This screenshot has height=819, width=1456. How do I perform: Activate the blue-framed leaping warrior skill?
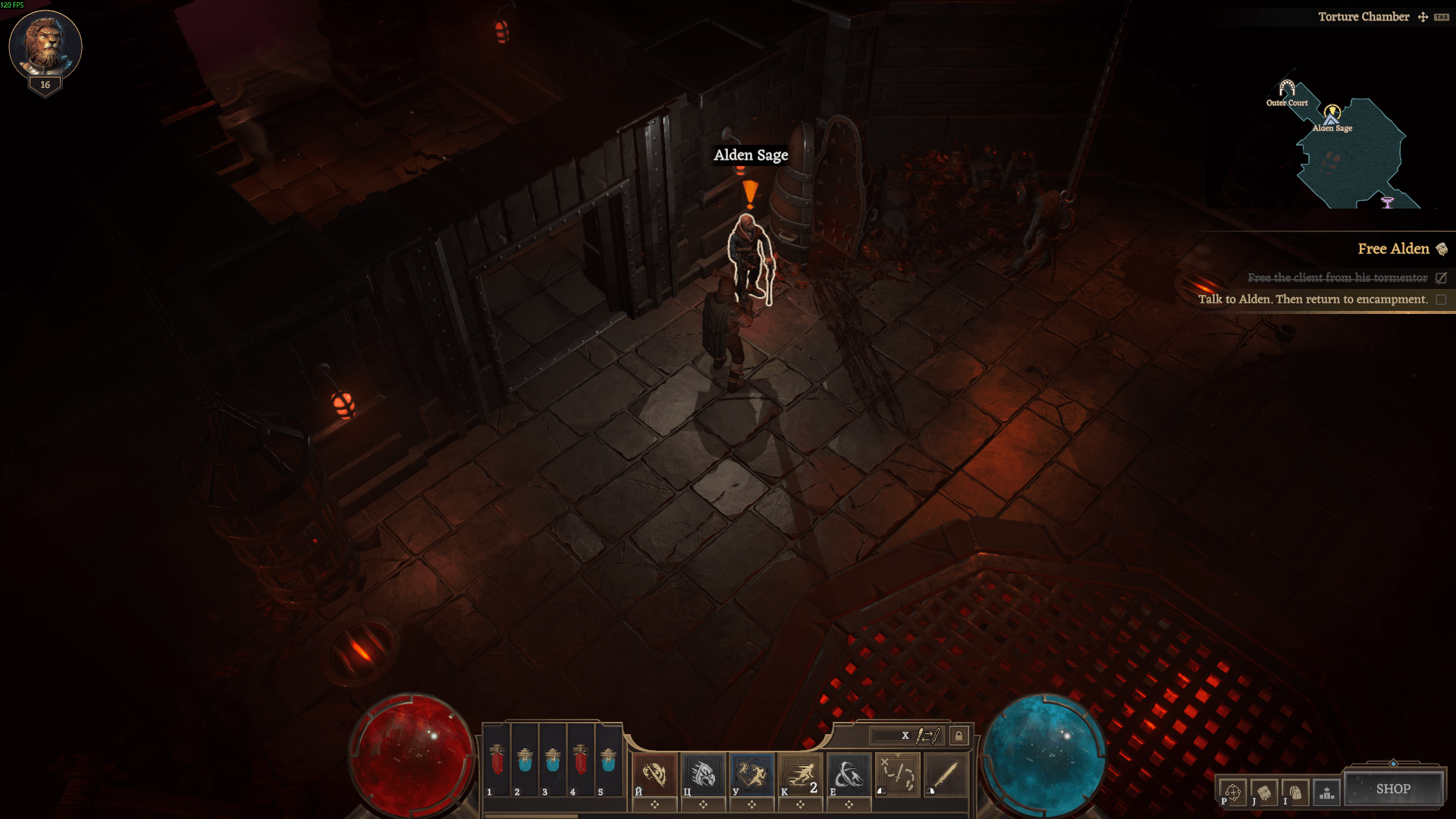[752, 774]
